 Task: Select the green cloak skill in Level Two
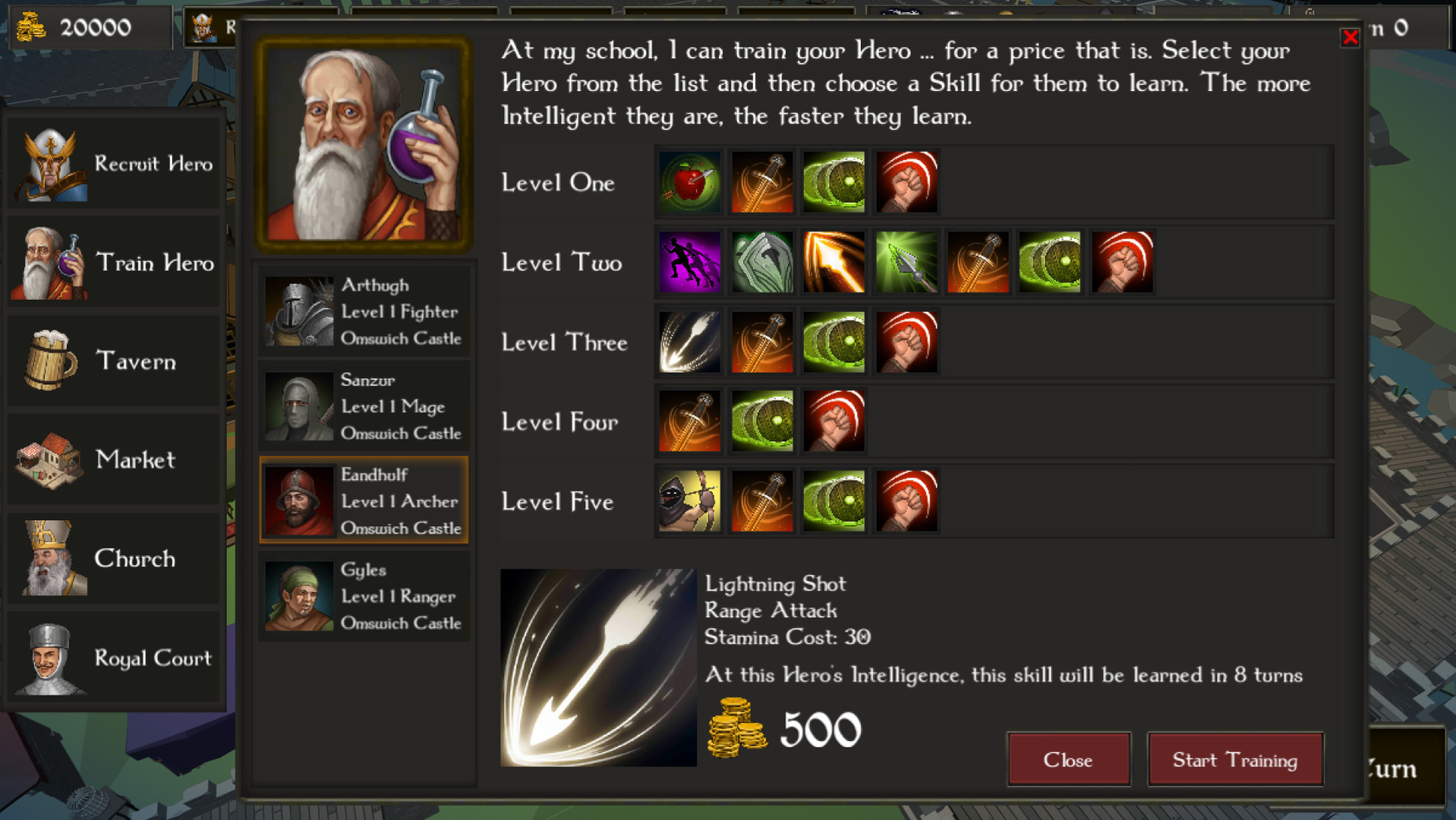click(760, 261)
